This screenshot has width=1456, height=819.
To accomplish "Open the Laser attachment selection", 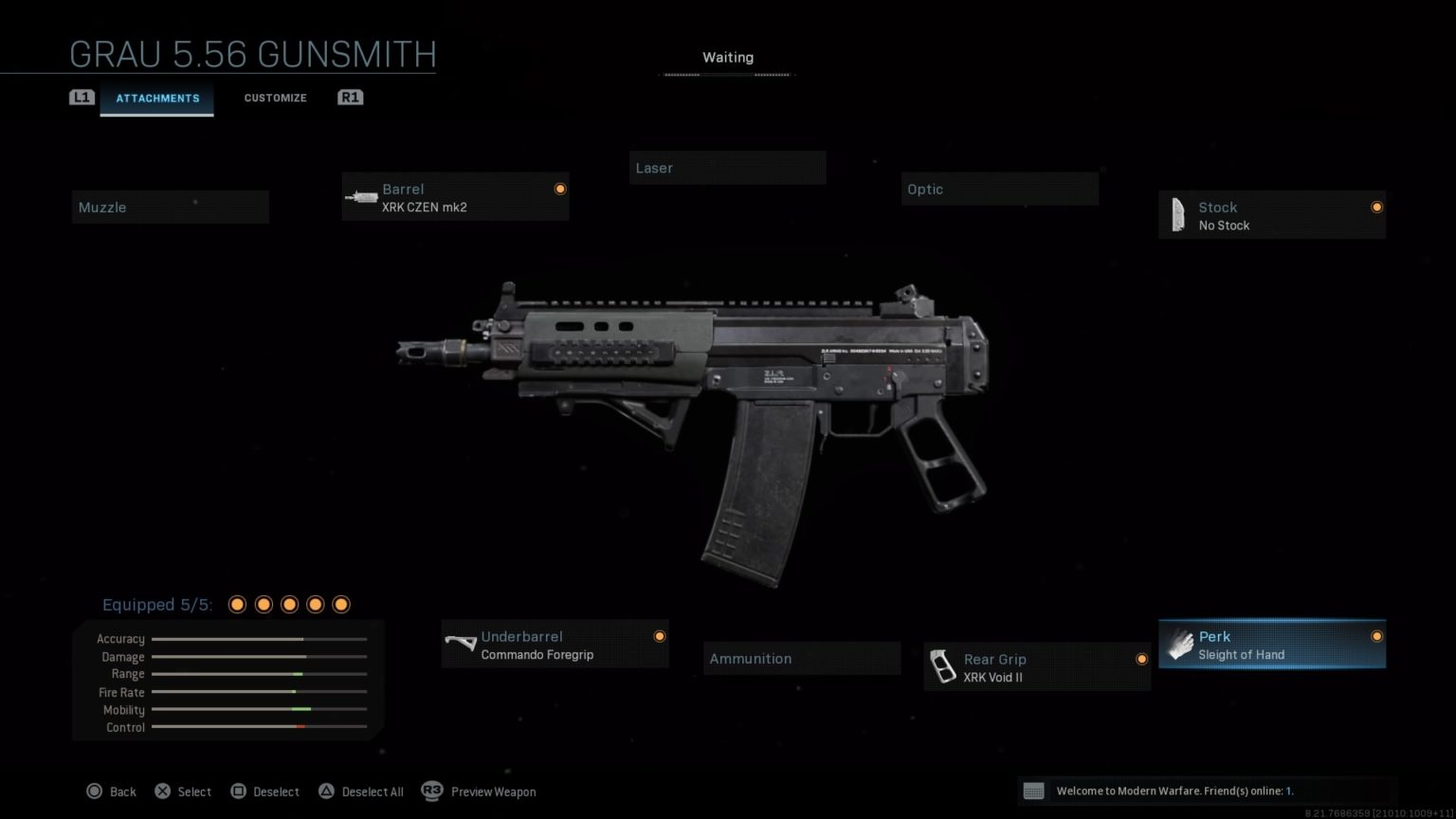I will click(x=727, y=168).
